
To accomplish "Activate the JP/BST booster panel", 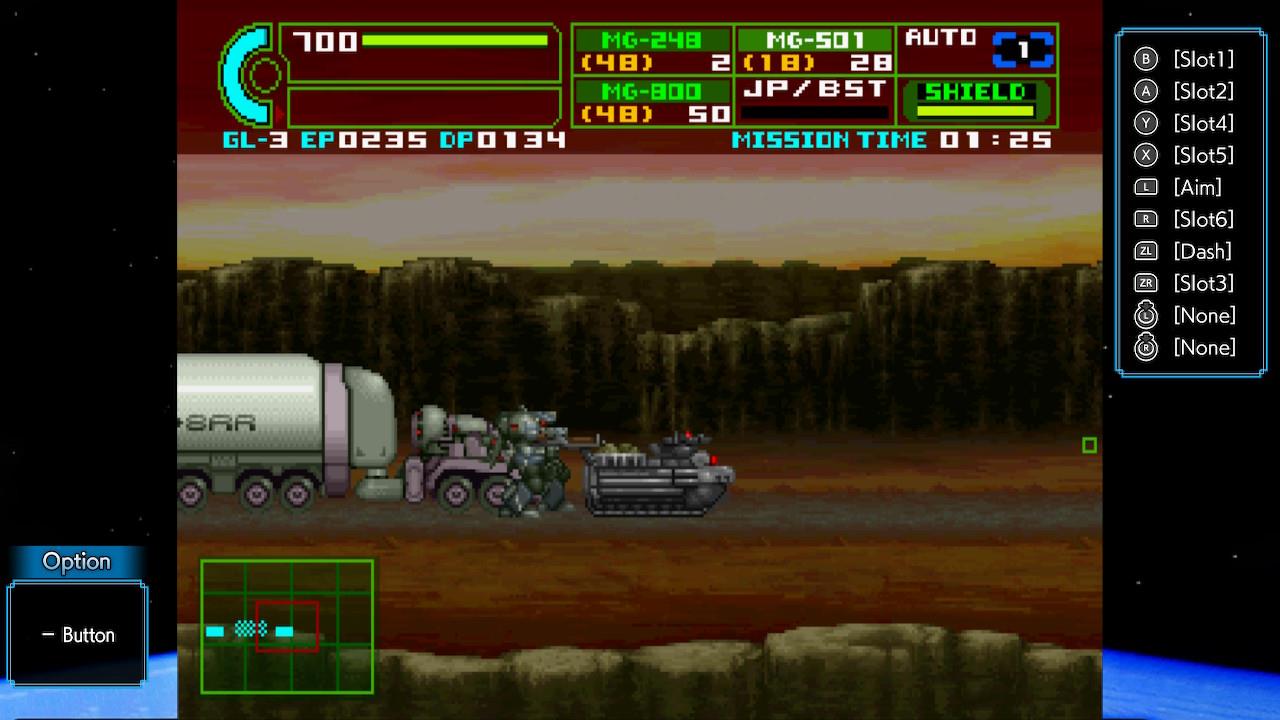I will click(x=815, y=101).
